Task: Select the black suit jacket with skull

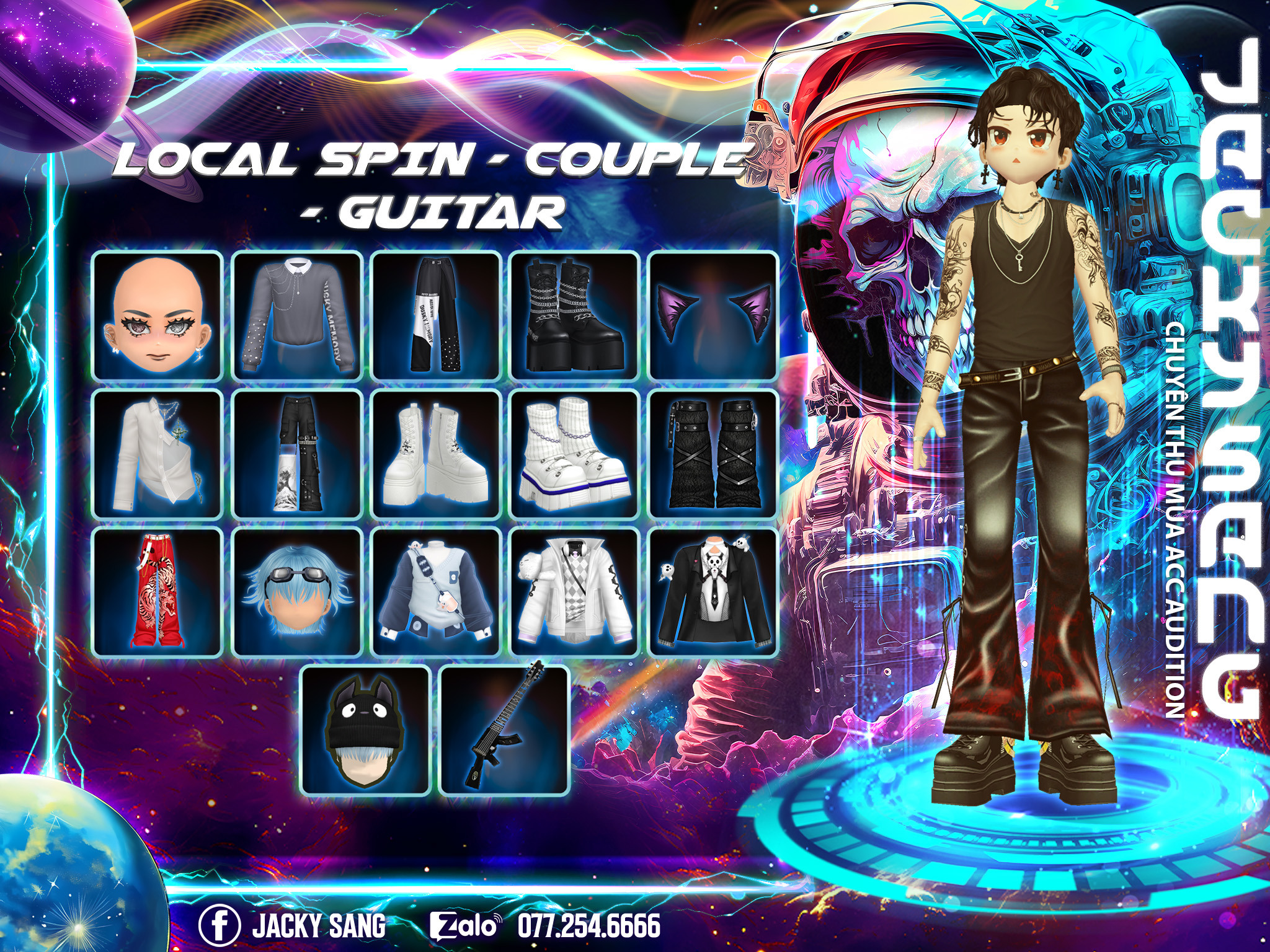Action: [713, 593]
